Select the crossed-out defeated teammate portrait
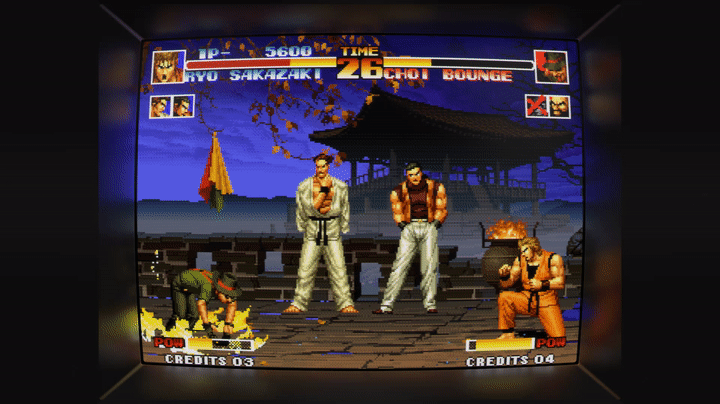The image size is (720, 404). [538, 106]
